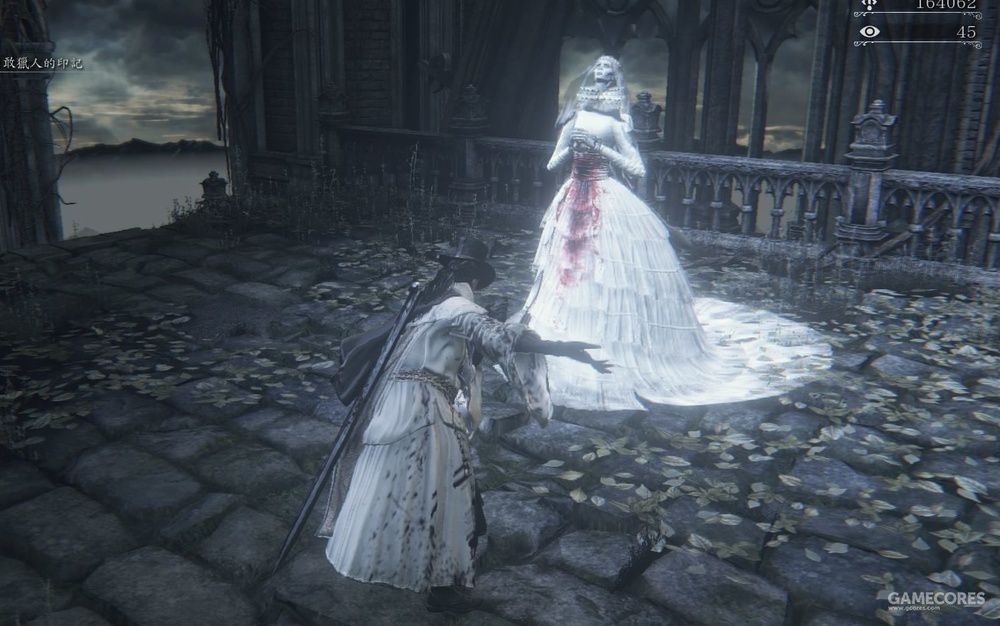The width and height of the screenshot is (1000, 626).
Task: Click the Blood Echoes icon
Action: pyautogui.click(x=869, y=5)
